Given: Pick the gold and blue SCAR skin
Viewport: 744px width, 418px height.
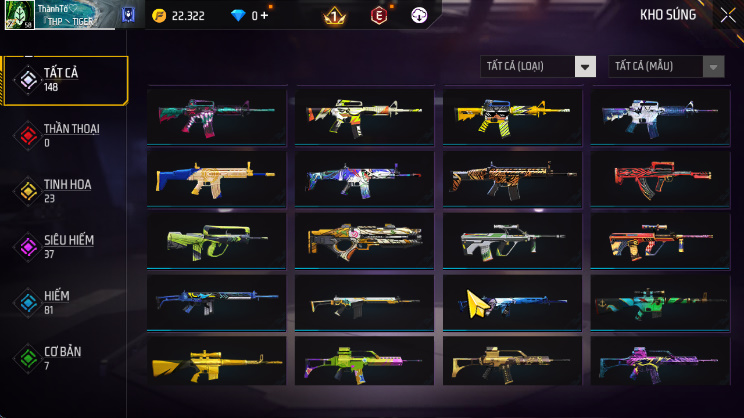Looking at the screenshot, I should pos(216,178).
